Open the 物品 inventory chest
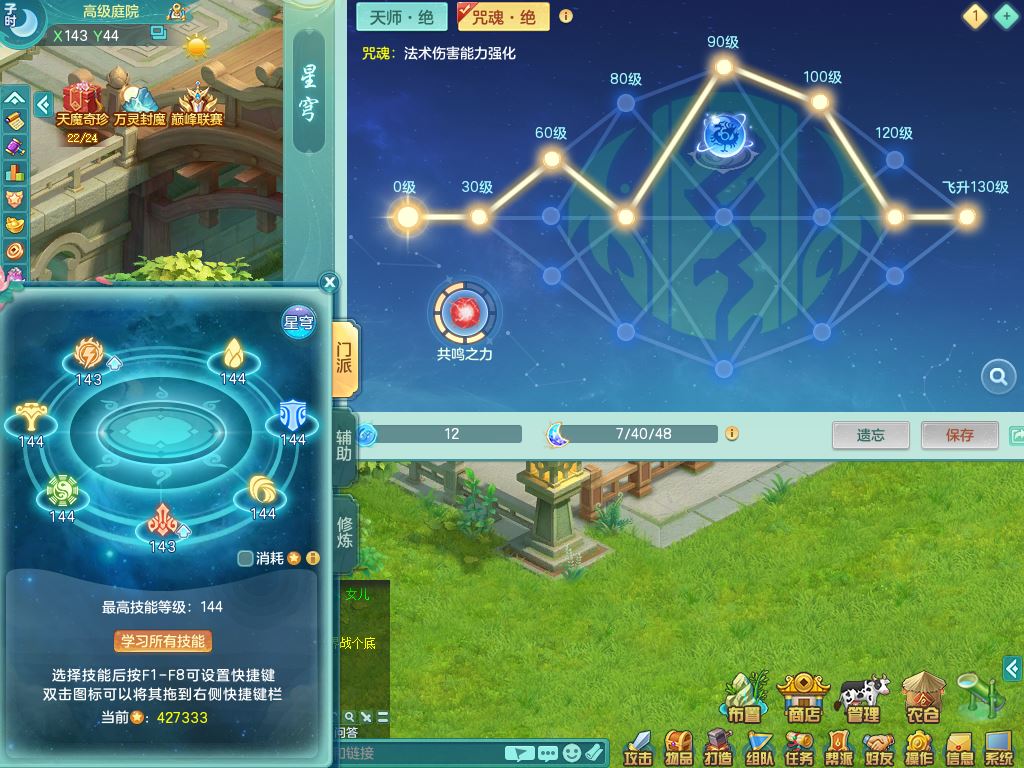The width and height of the screenshot is (1024, 768). pyautogui.click(x=679, y=746)
